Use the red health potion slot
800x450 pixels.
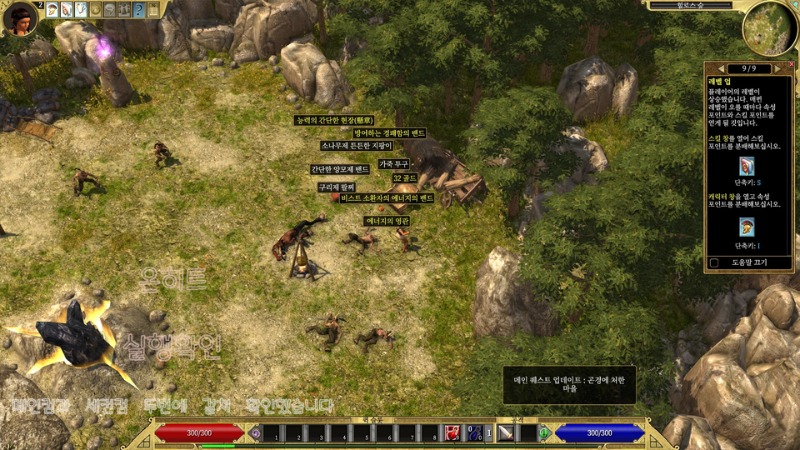pos(453,433)
